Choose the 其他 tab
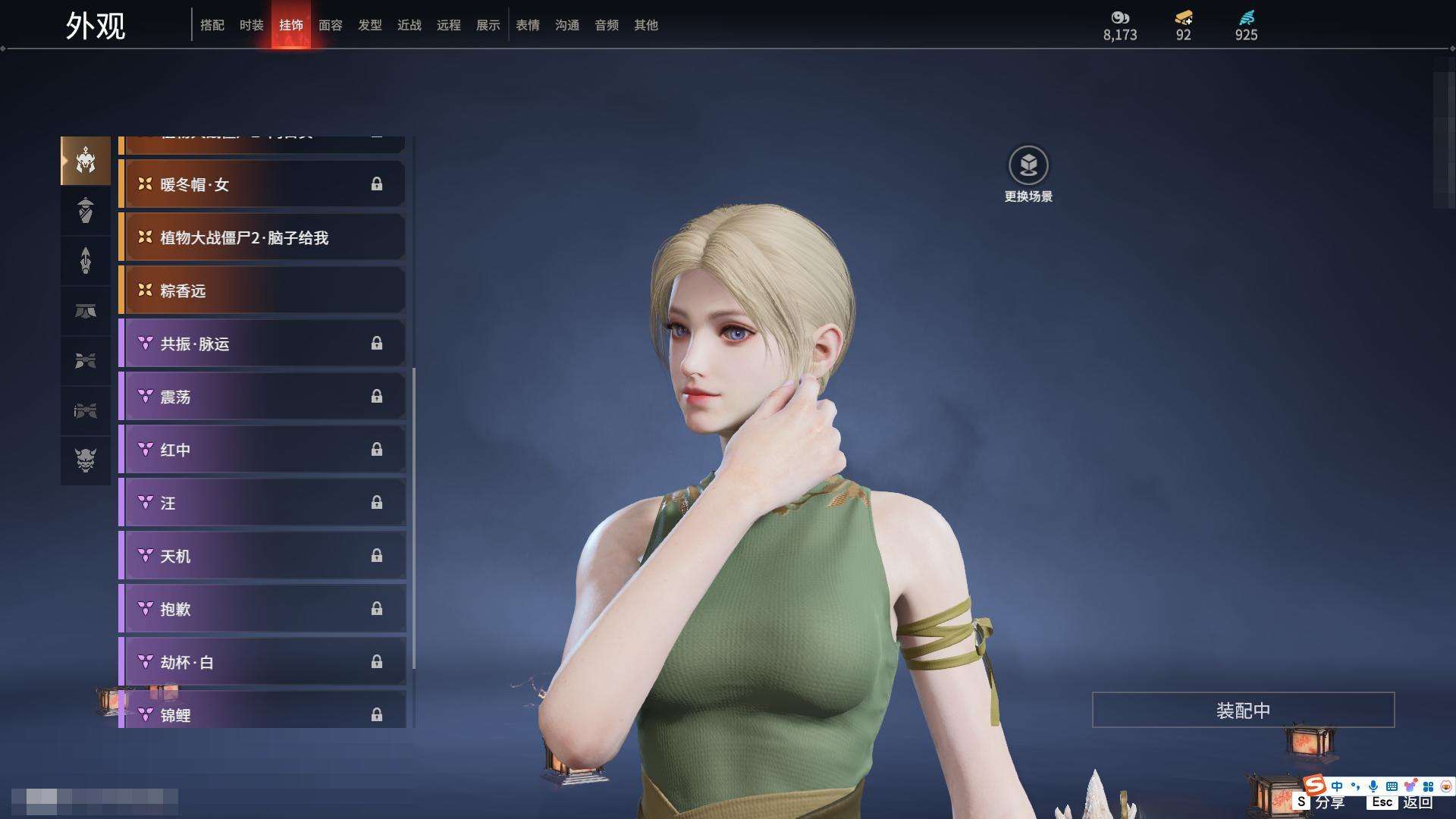Viewport: 1456px width, 819px height. [x=645, y=25]
